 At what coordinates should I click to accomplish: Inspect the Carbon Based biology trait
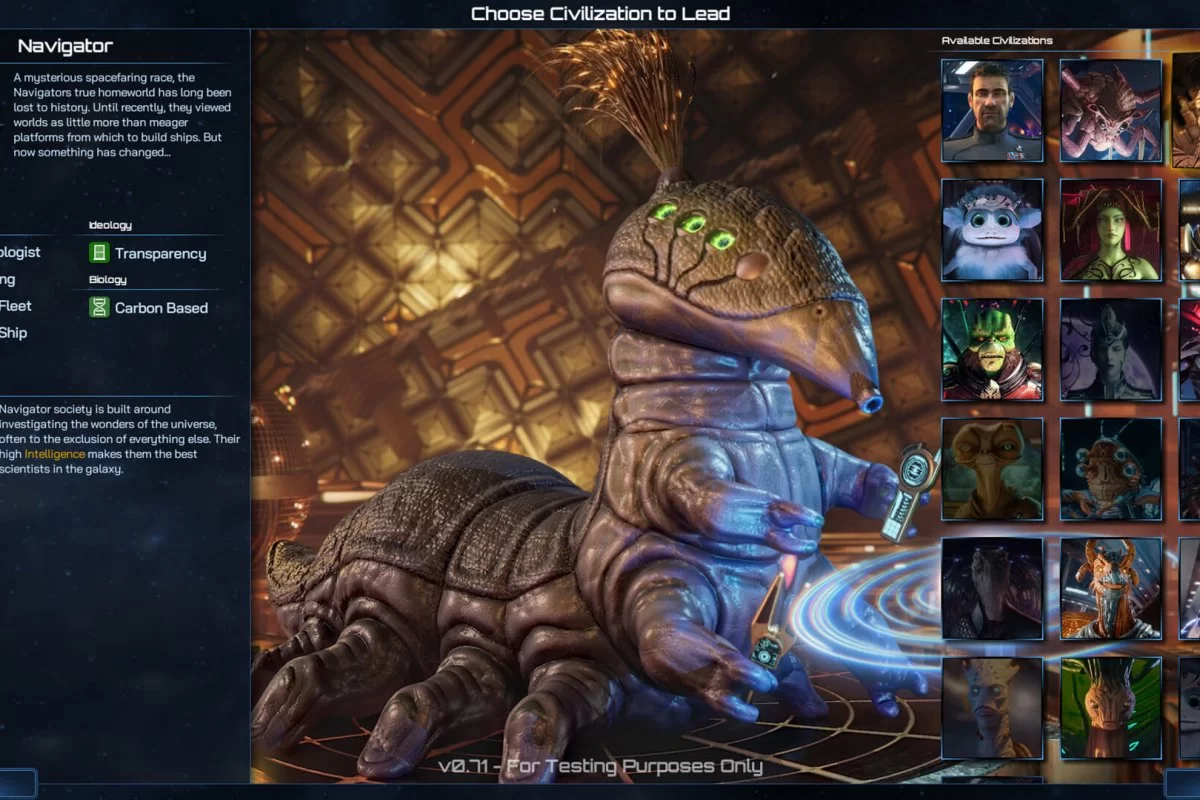coord(160,308)
